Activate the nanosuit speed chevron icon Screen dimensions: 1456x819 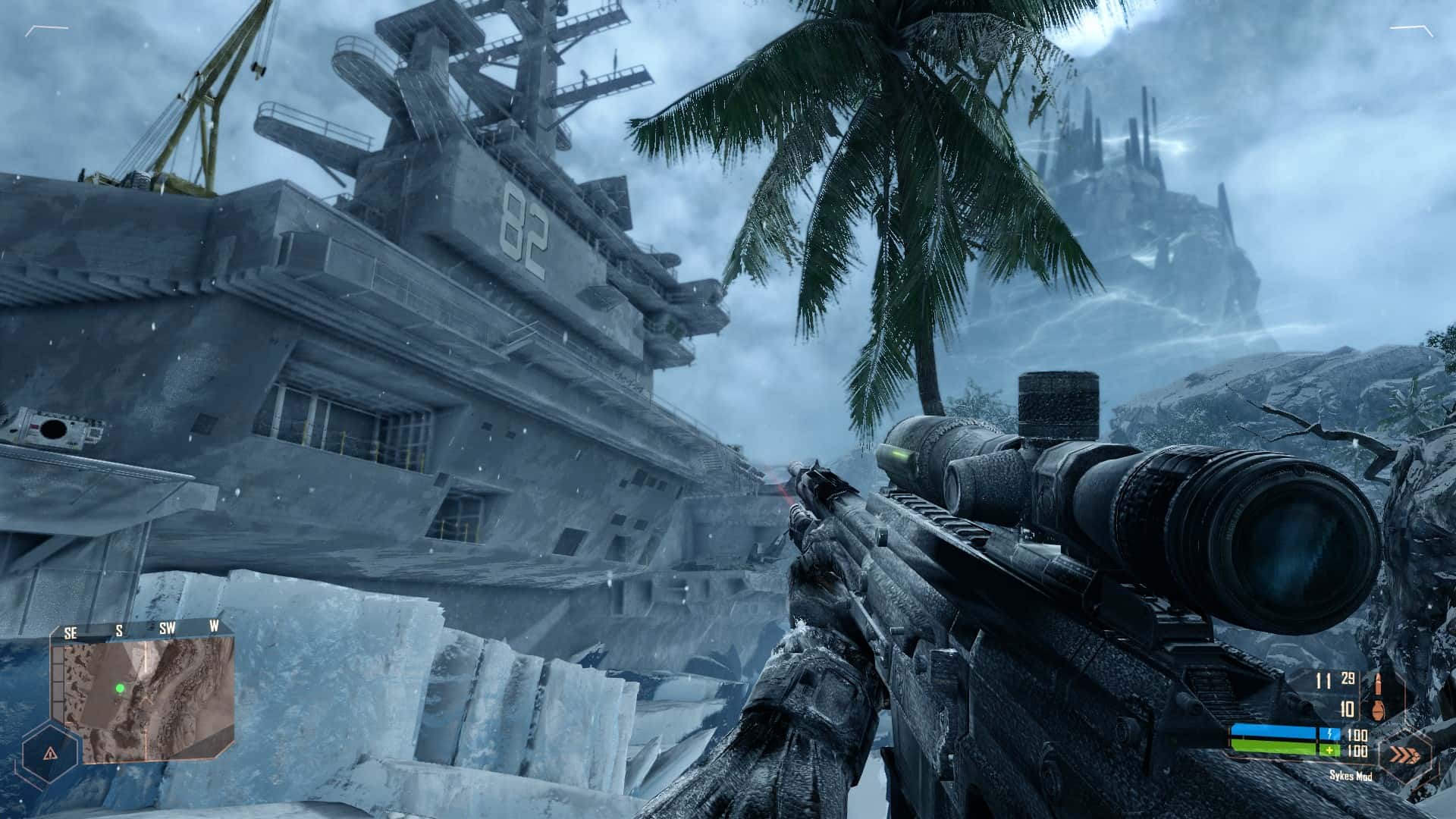pyautogui.click(x=1405, y=754)
